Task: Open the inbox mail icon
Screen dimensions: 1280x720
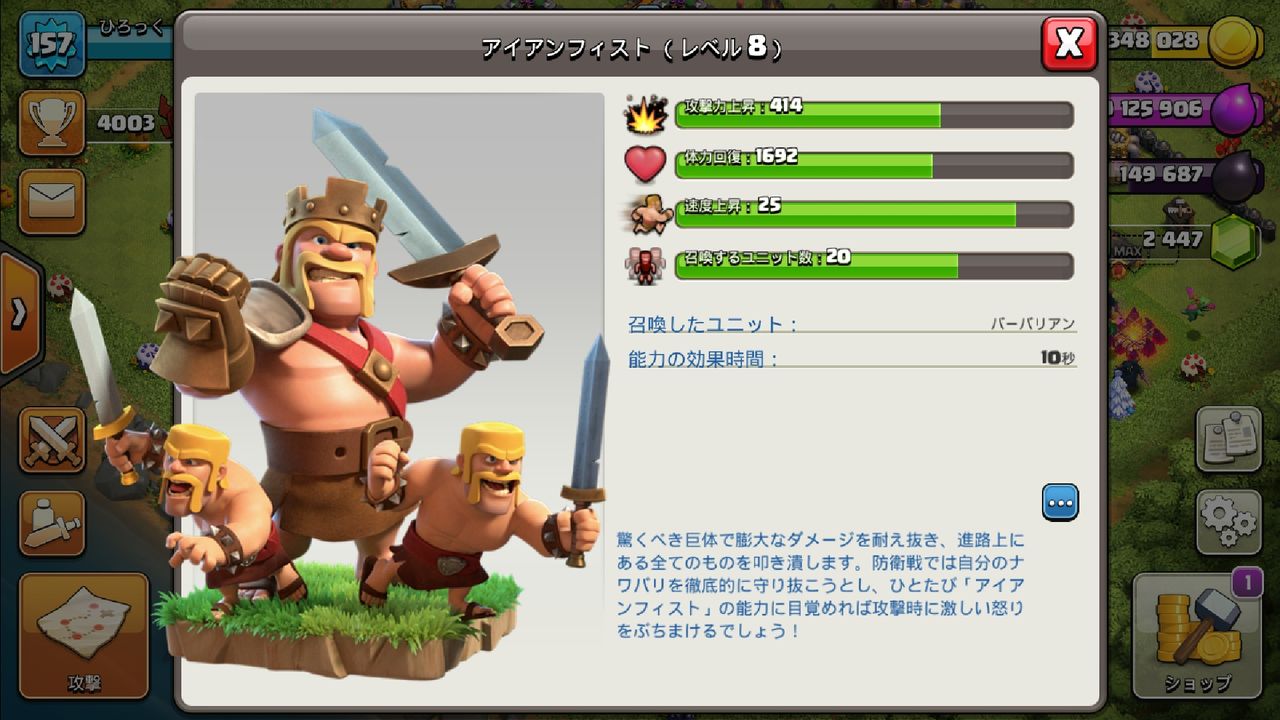Action: point(51,196)
